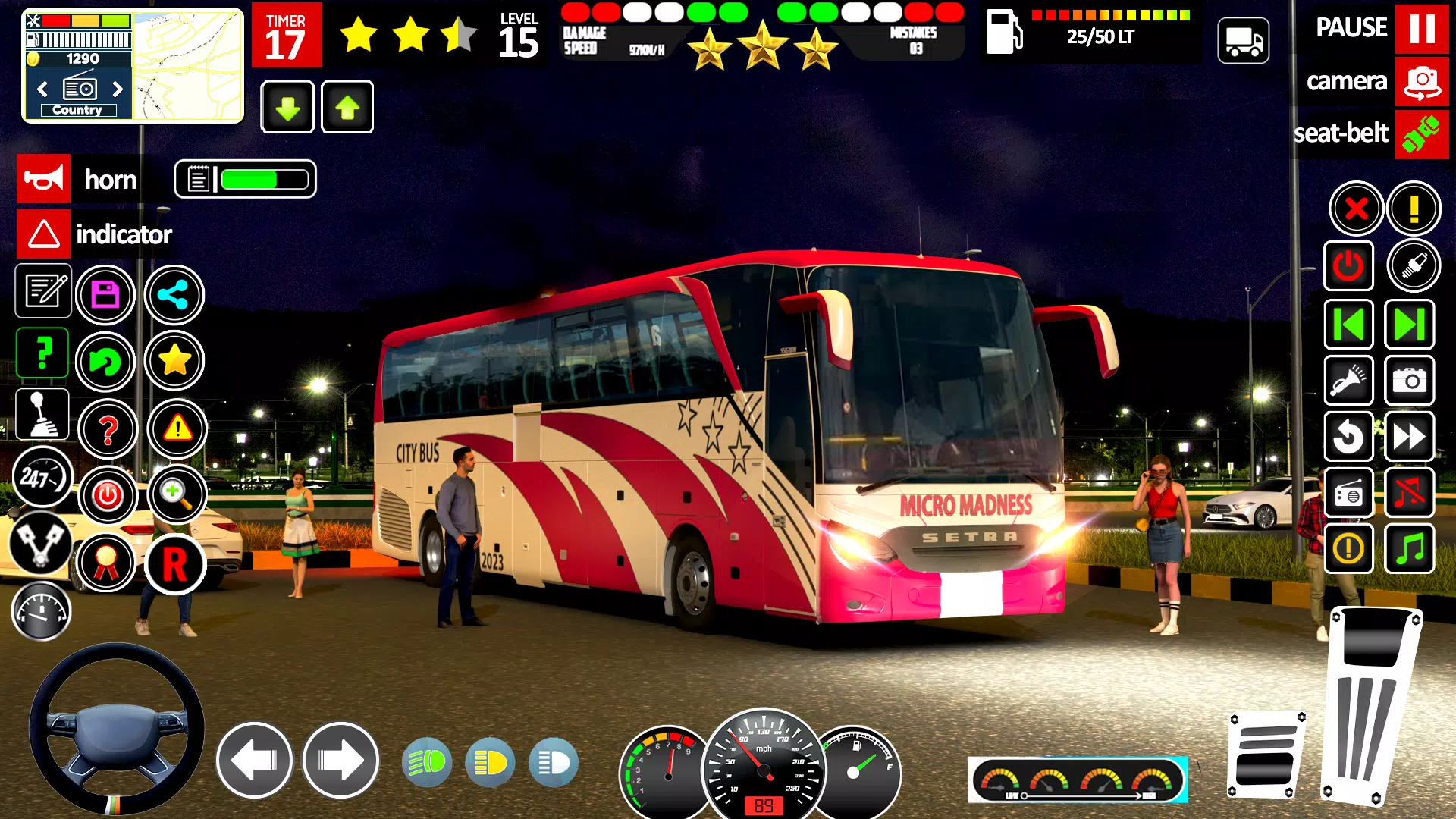Activate the yellow high-beam headlight icon
Image resolution: width=1456 pixels, height=819 pixels.
point(490,762)
